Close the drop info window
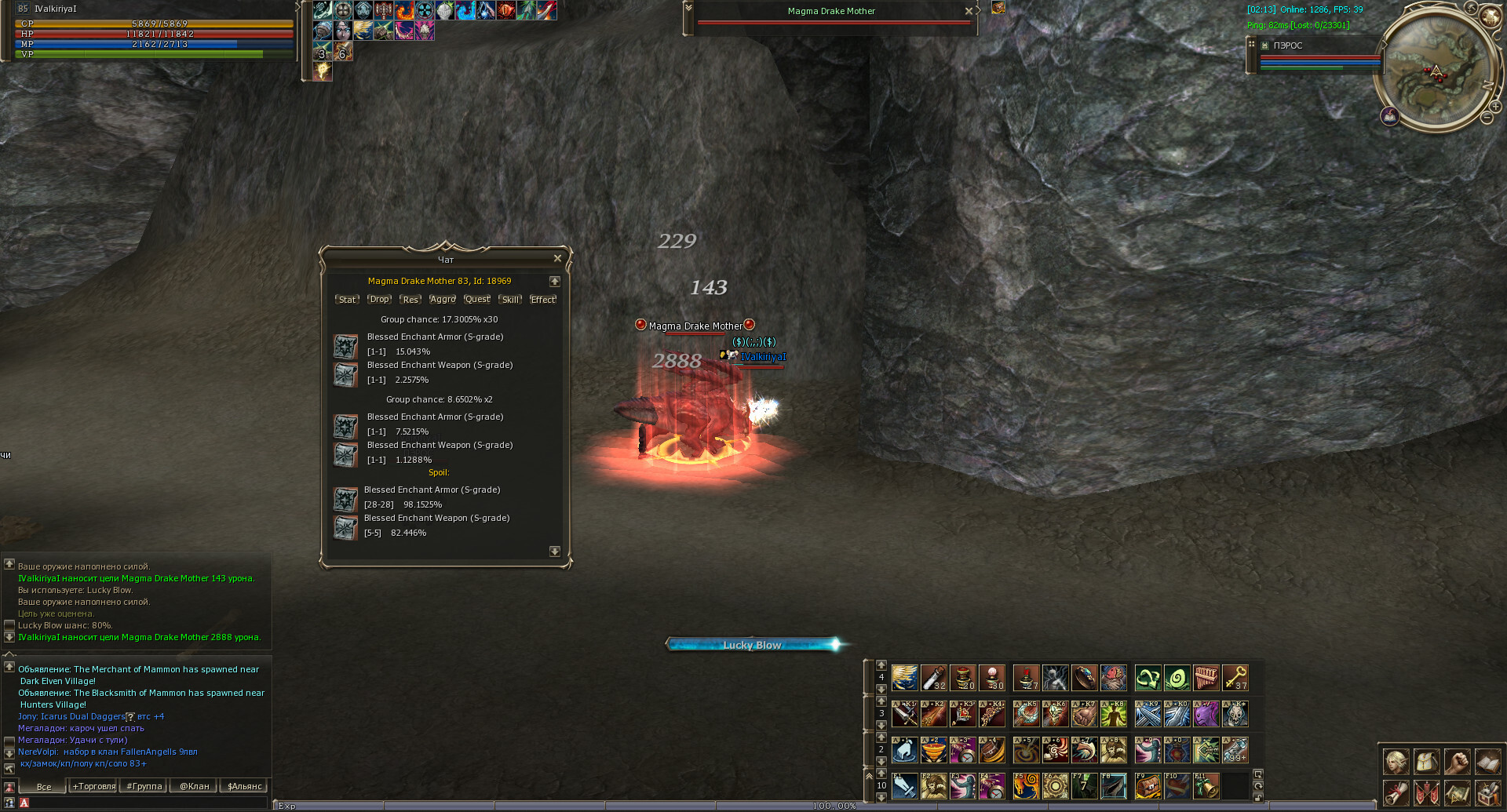1507x812 pixels. coord(557,258)
